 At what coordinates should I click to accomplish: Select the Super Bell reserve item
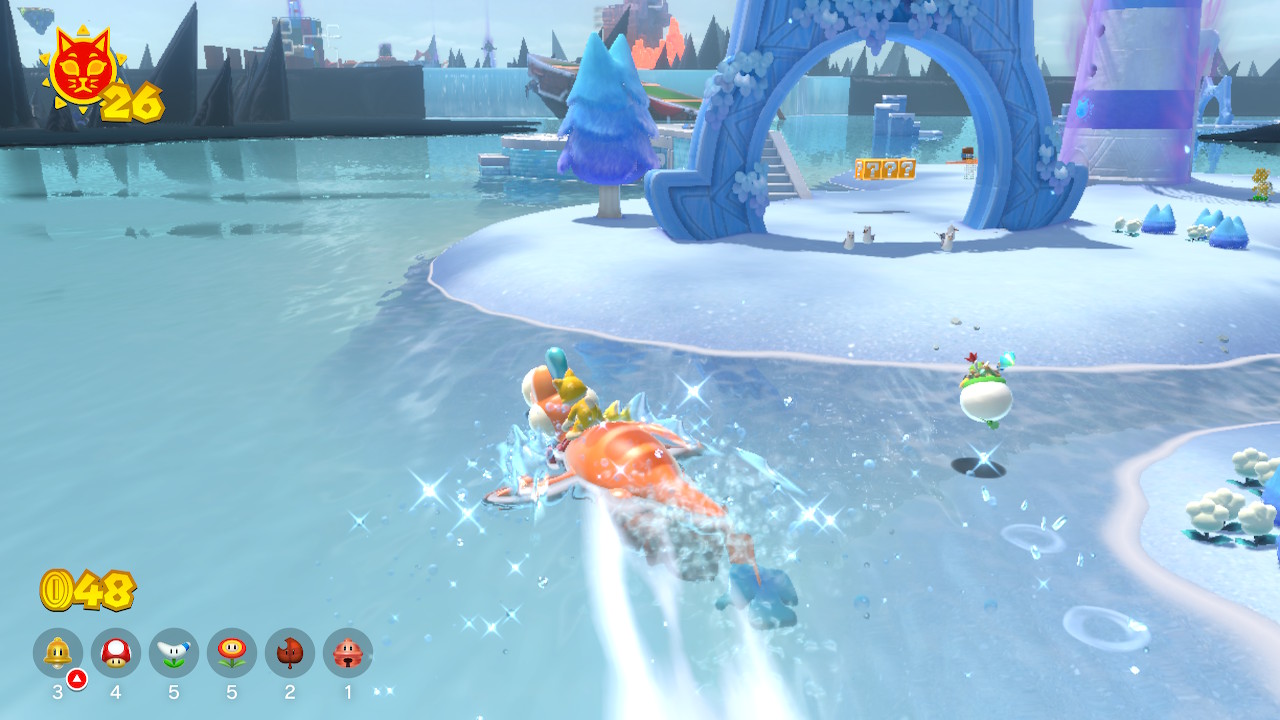click(58, 652)
